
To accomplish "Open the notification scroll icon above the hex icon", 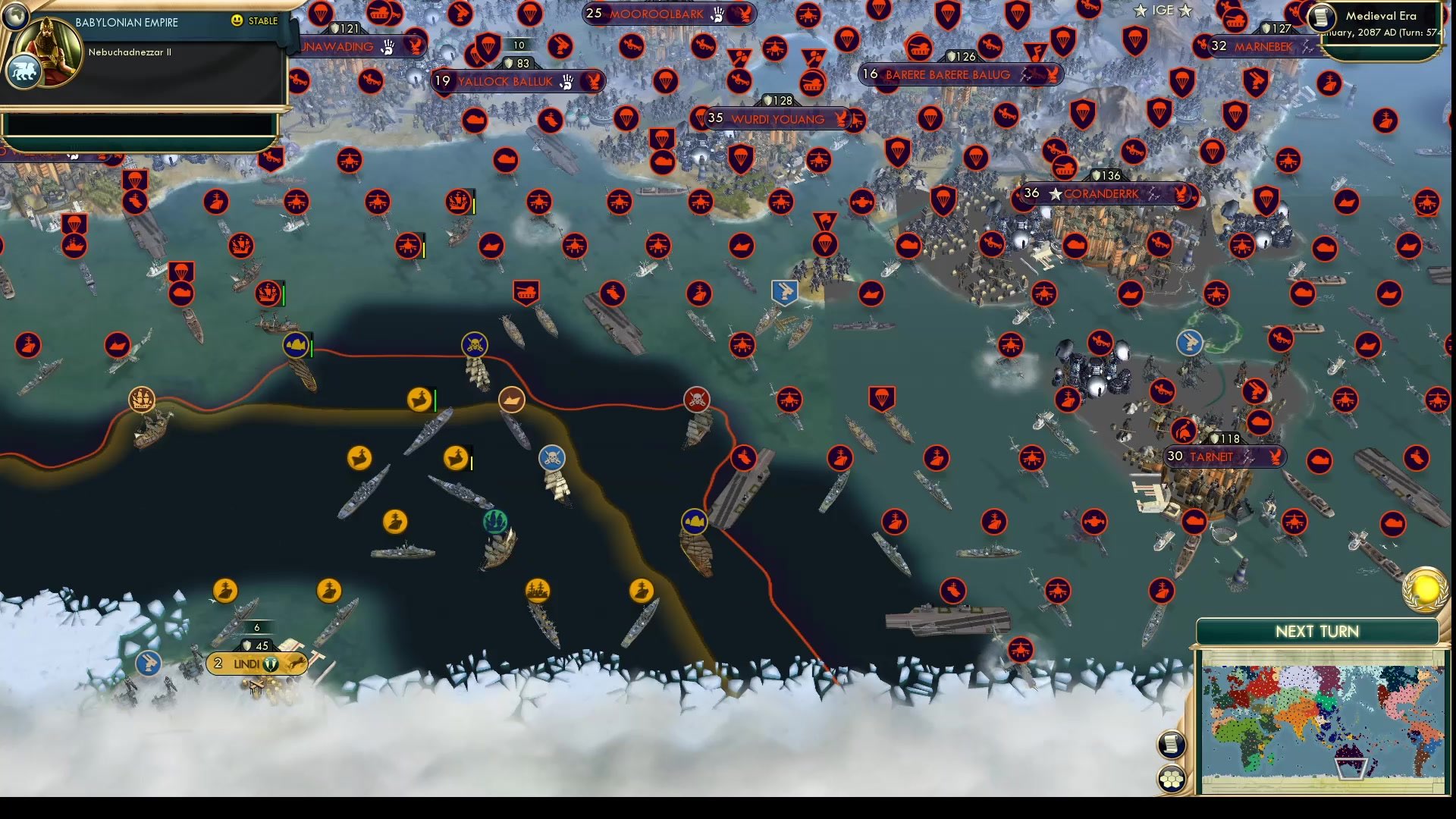I will (x=1172, y=744).
